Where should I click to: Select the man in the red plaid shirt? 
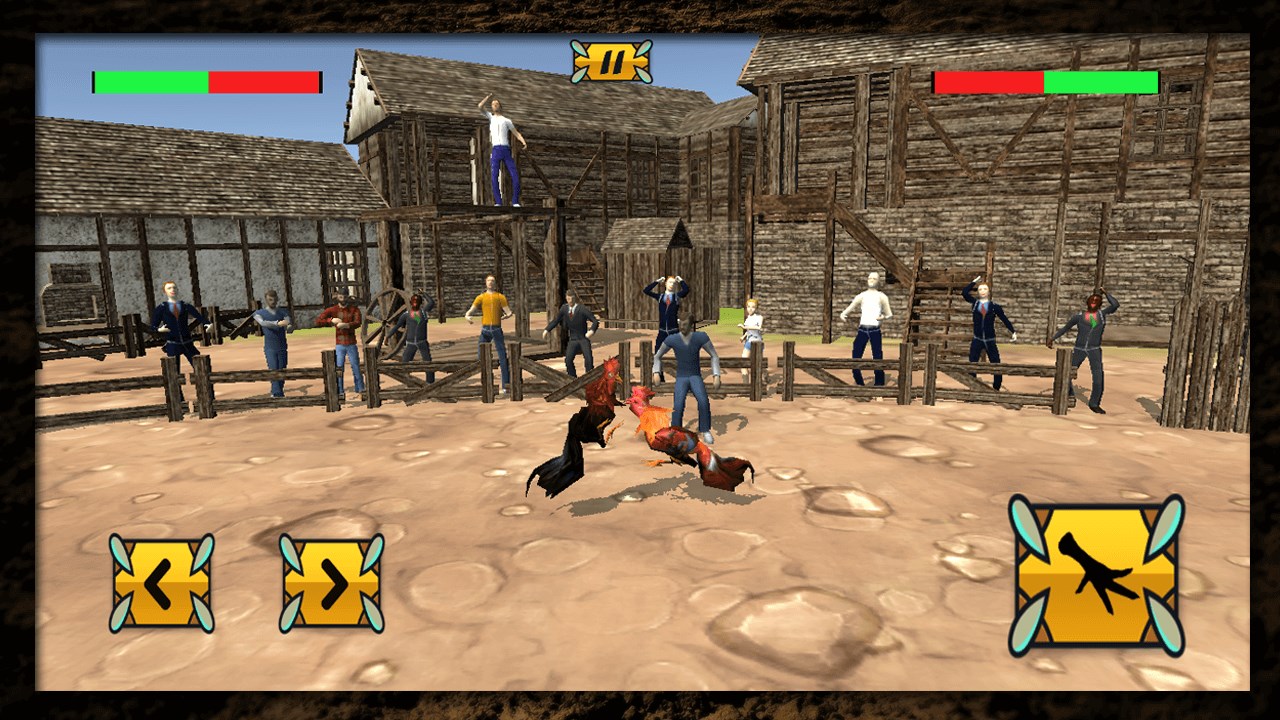(345, 325)
